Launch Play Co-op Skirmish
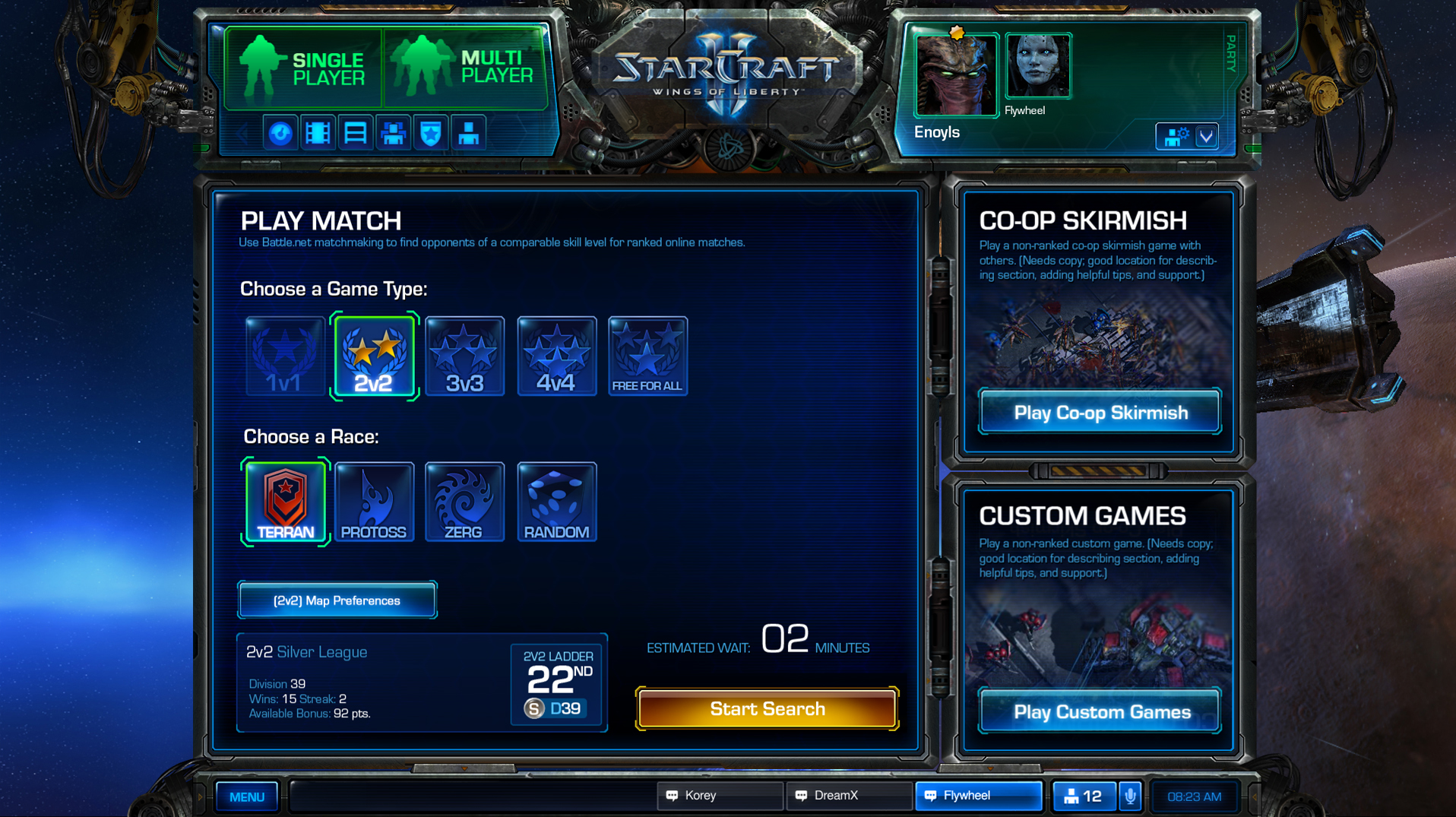This screenshot has width=1456, height=817. (1100, 413)
